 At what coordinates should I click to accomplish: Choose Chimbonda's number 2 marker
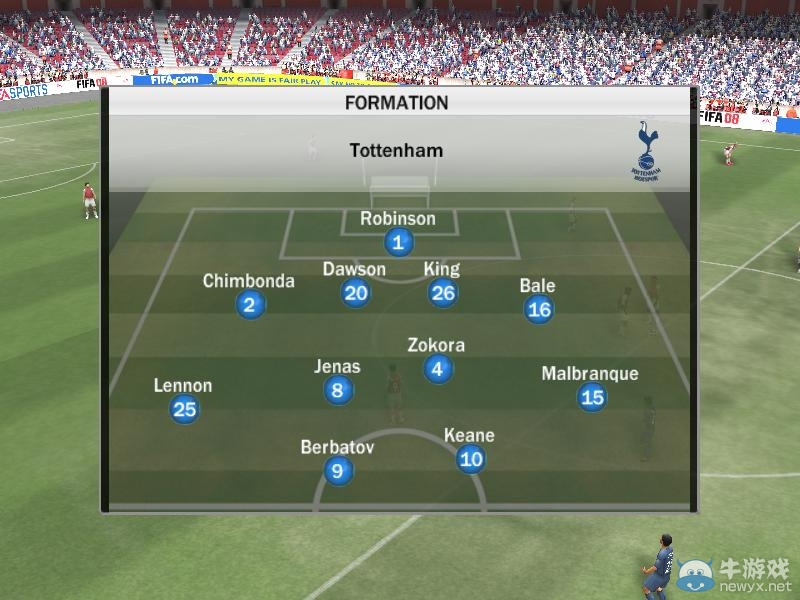tap(250, 305)
